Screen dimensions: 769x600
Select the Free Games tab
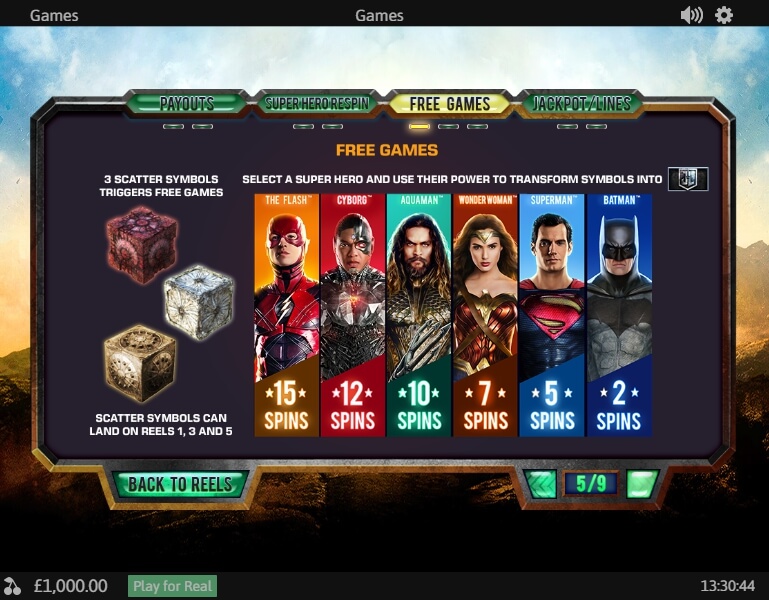click(449, 103)
